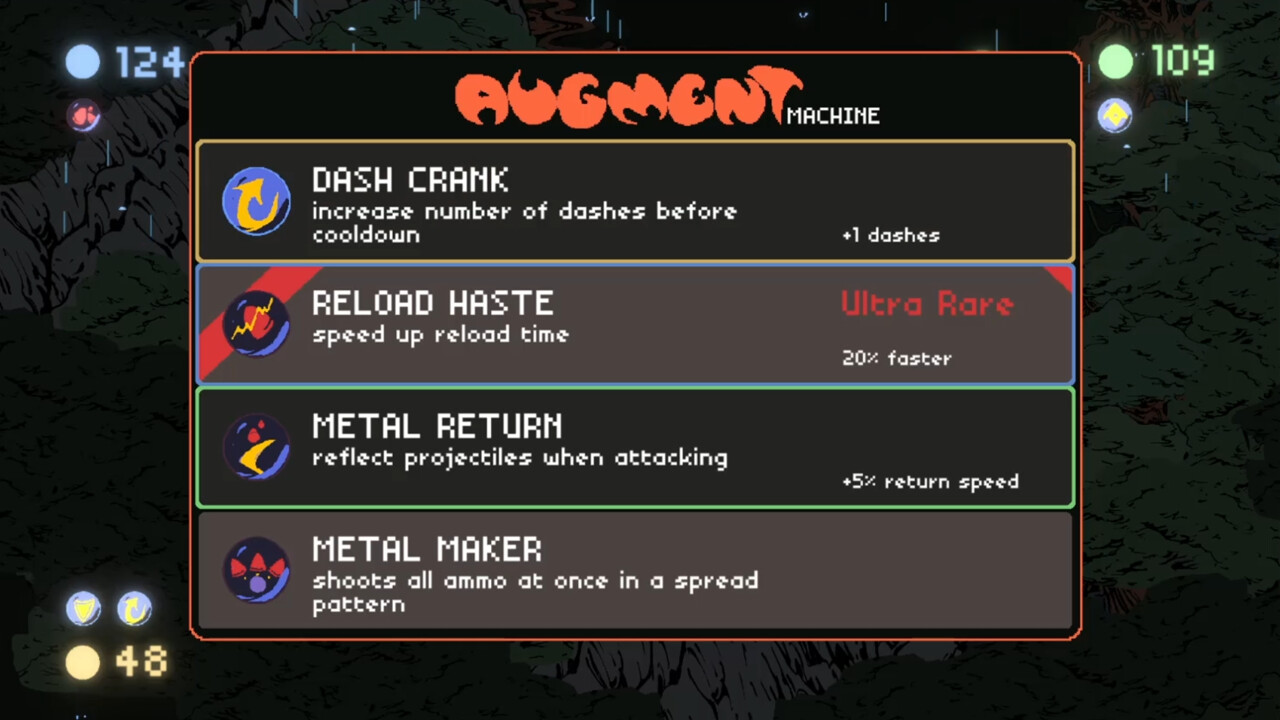Click the shield status icon near the coin counter
Image resolution: width=1280 pixels, height=720 pixels.
tap(83, 609)
